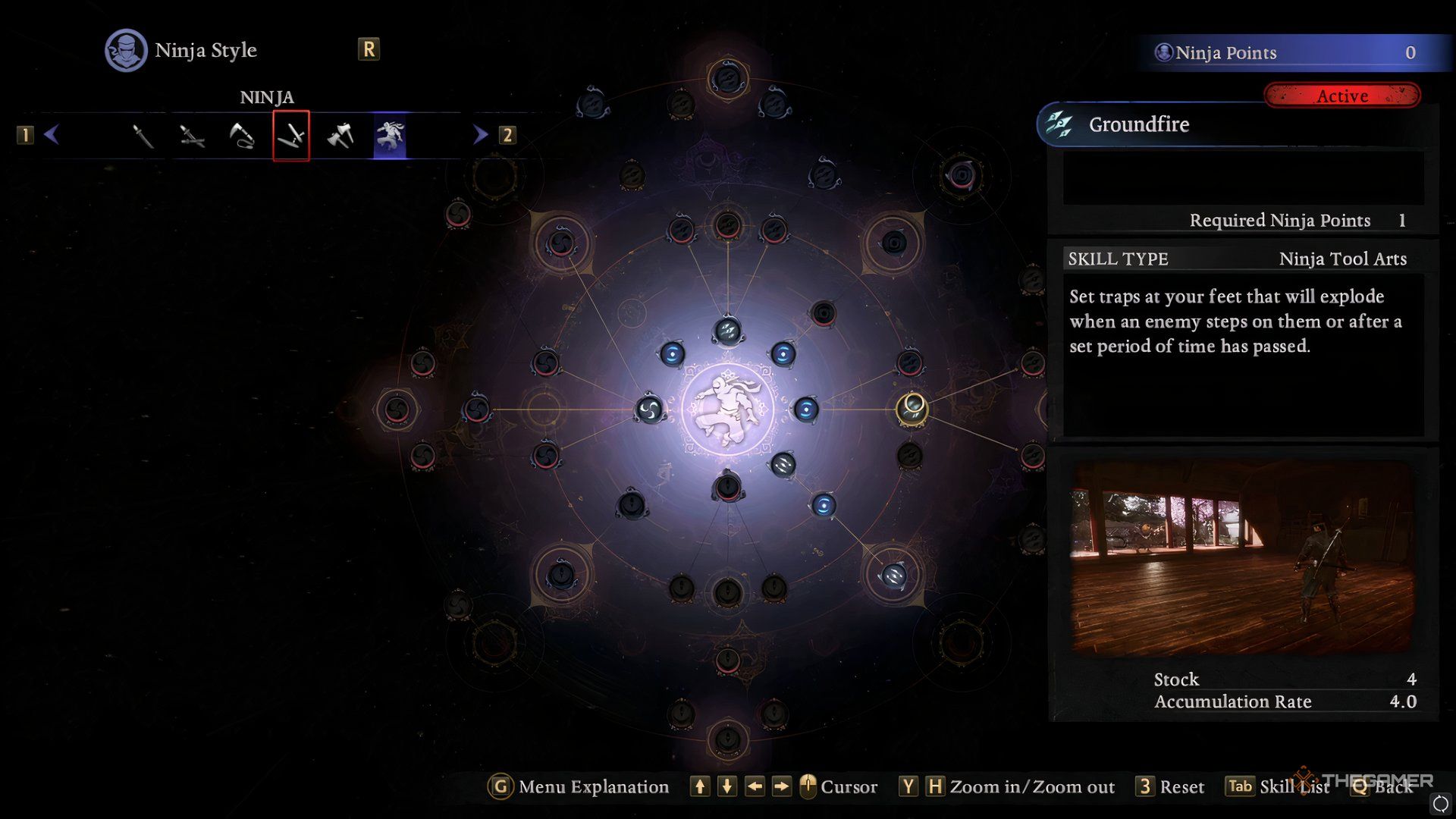Select the highlighted leaping ninja tab
The width and height of the screenshot is (1456, 819).
390,136
